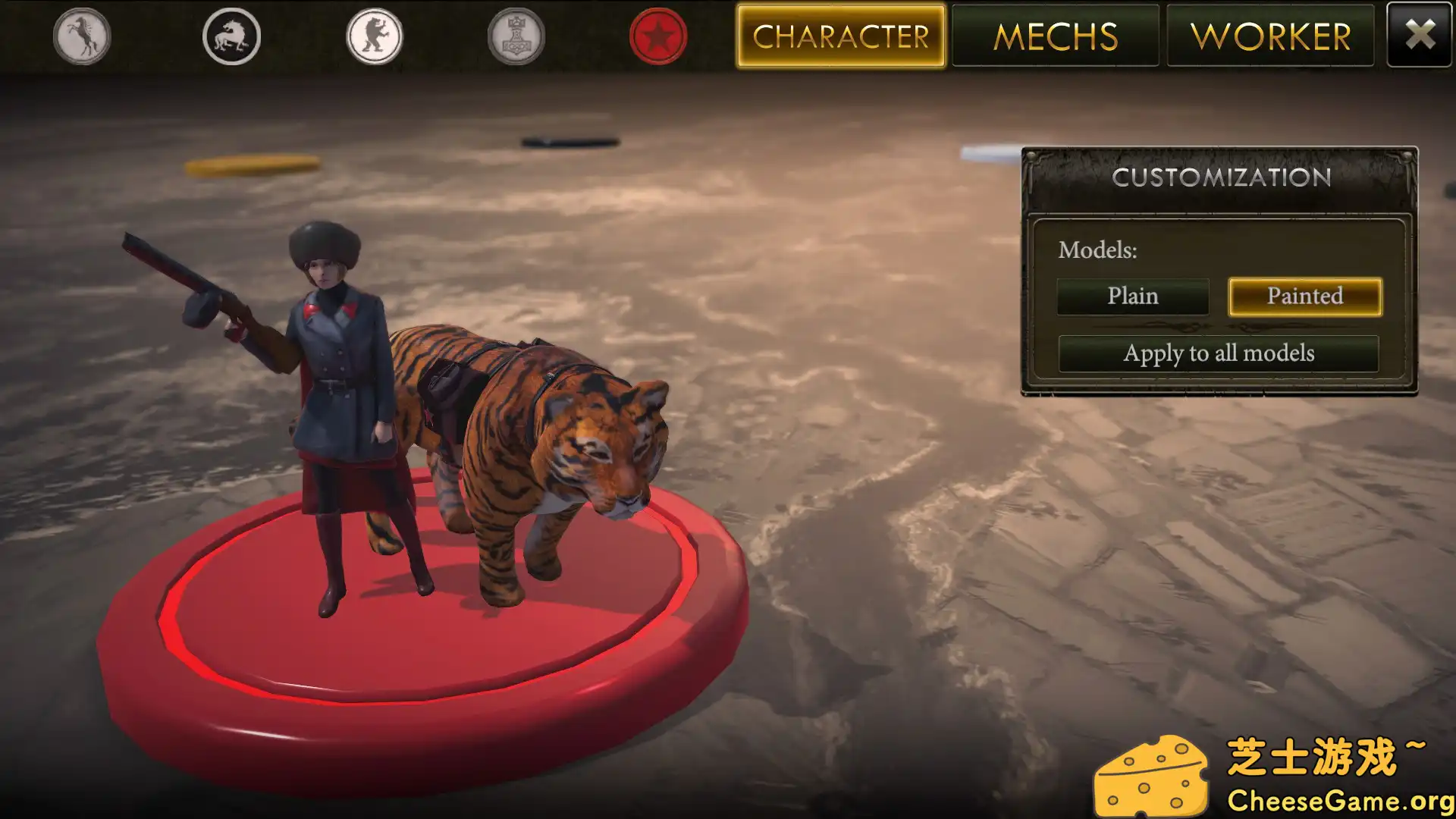The image size is (1456, 819).
Task: Switch to the MECHS tab
Action: [x=1056, y=36]
